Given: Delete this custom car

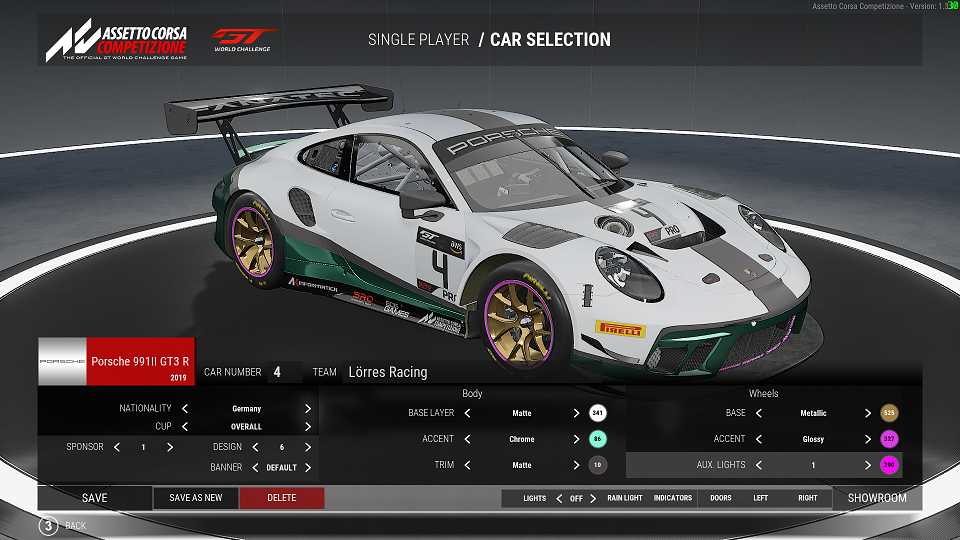Looking at the screenshot, I should (282, 498).
